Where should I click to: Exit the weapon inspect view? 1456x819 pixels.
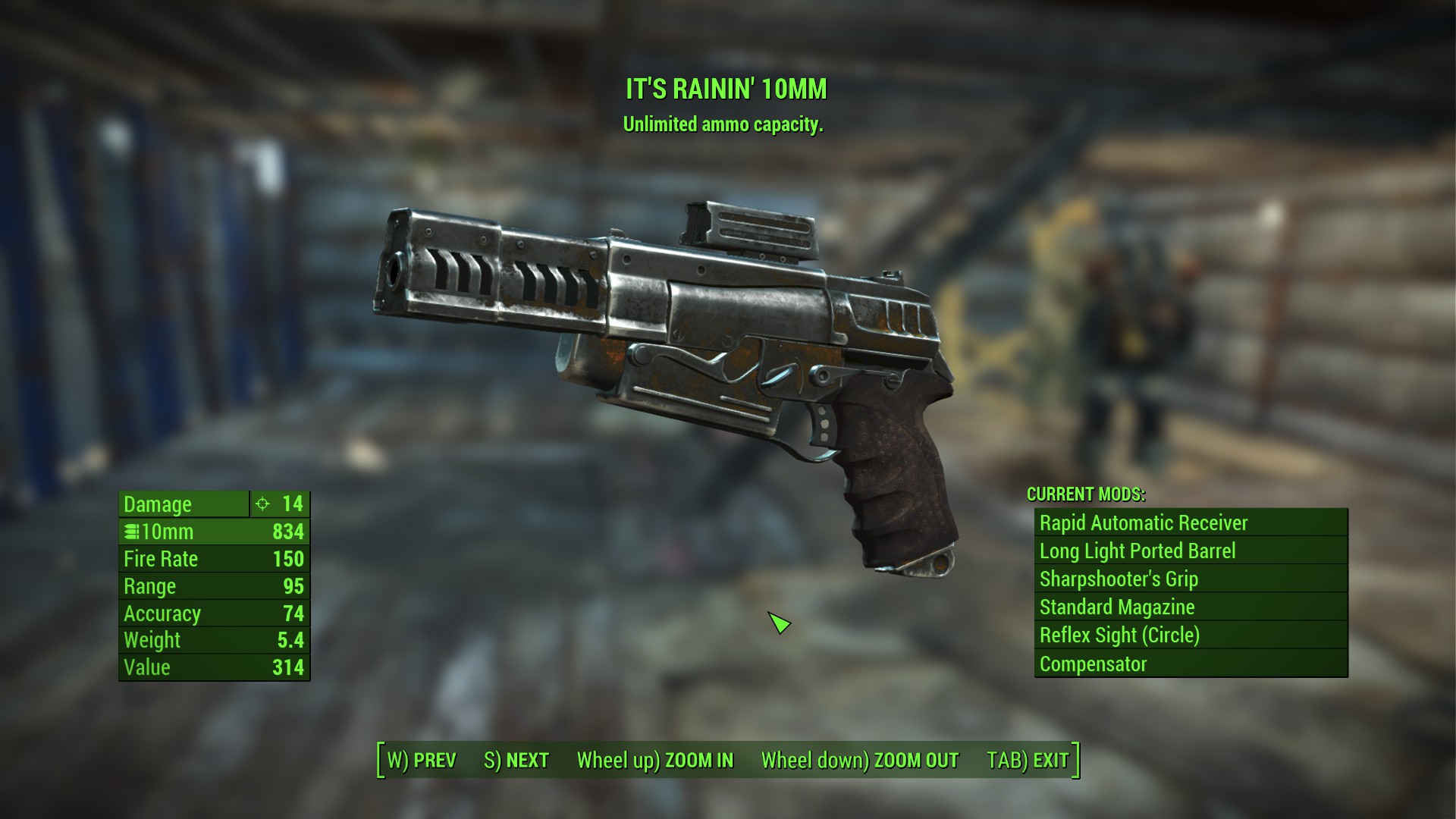(1028, 760)
